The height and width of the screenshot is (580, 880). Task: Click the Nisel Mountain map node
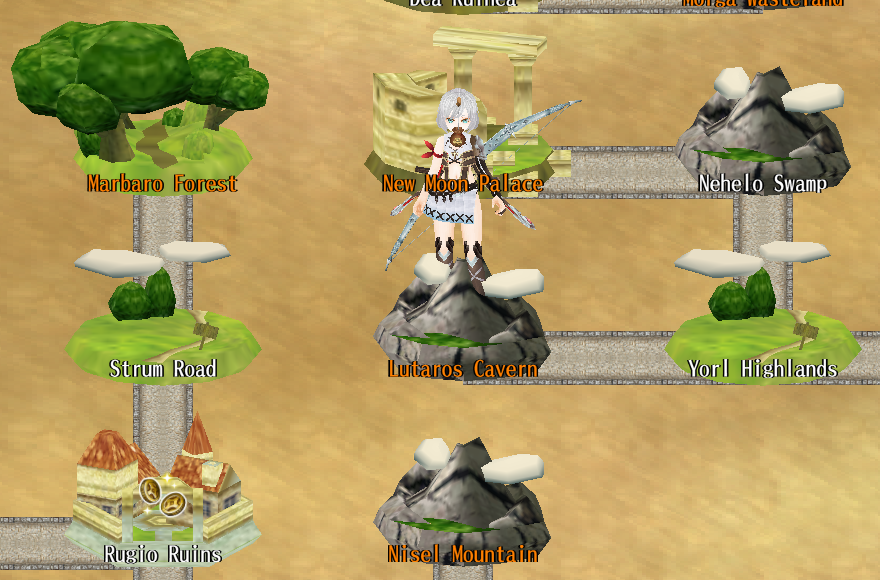(x=462, y=500)
